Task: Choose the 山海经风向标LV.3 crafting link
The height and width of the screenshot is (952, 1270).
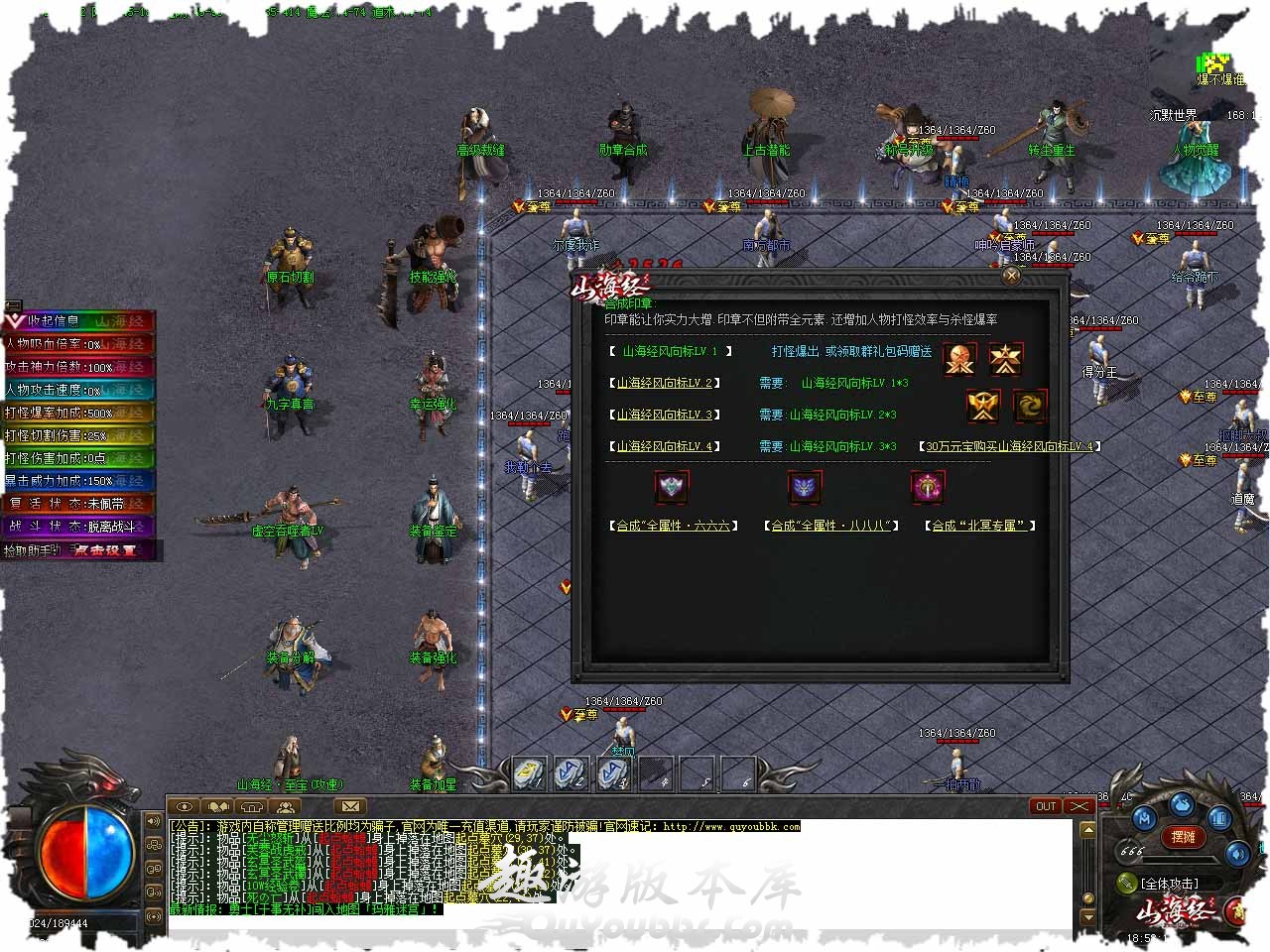Action: (664, 415)
